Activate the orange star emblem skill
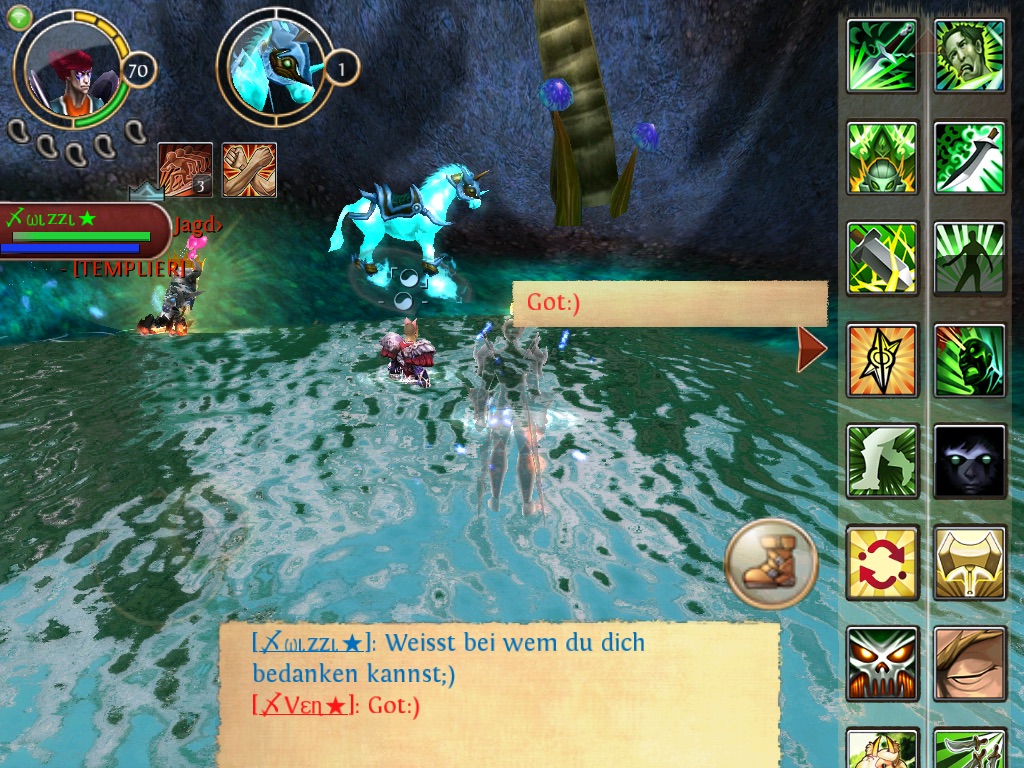Screen dimensions: 1024x768 (882, 359)
